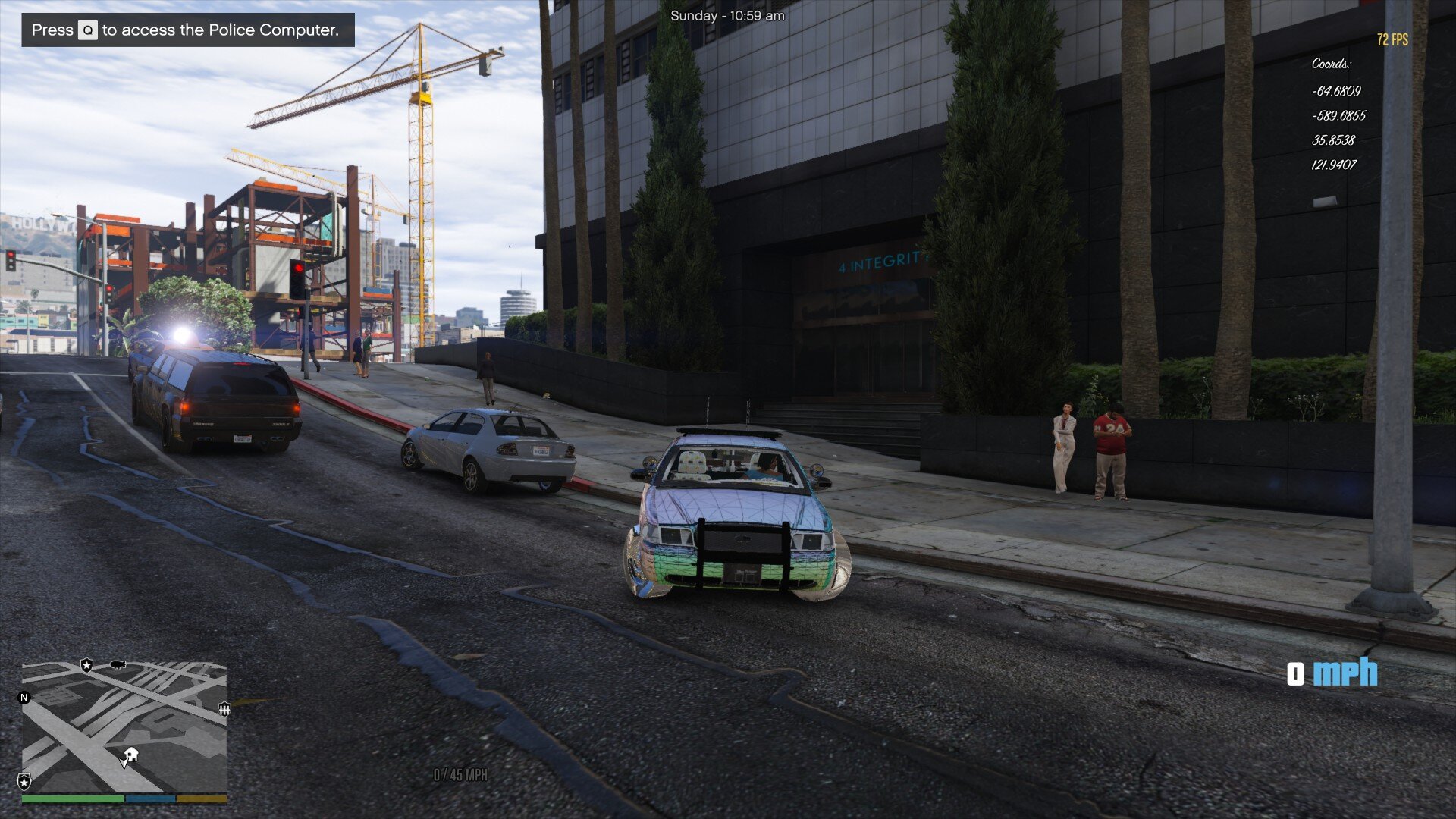Image resolution: width=1456 pixels, height=819 pixels.
Task: Click the house marker on the minimap
Action: coord(131,754)
